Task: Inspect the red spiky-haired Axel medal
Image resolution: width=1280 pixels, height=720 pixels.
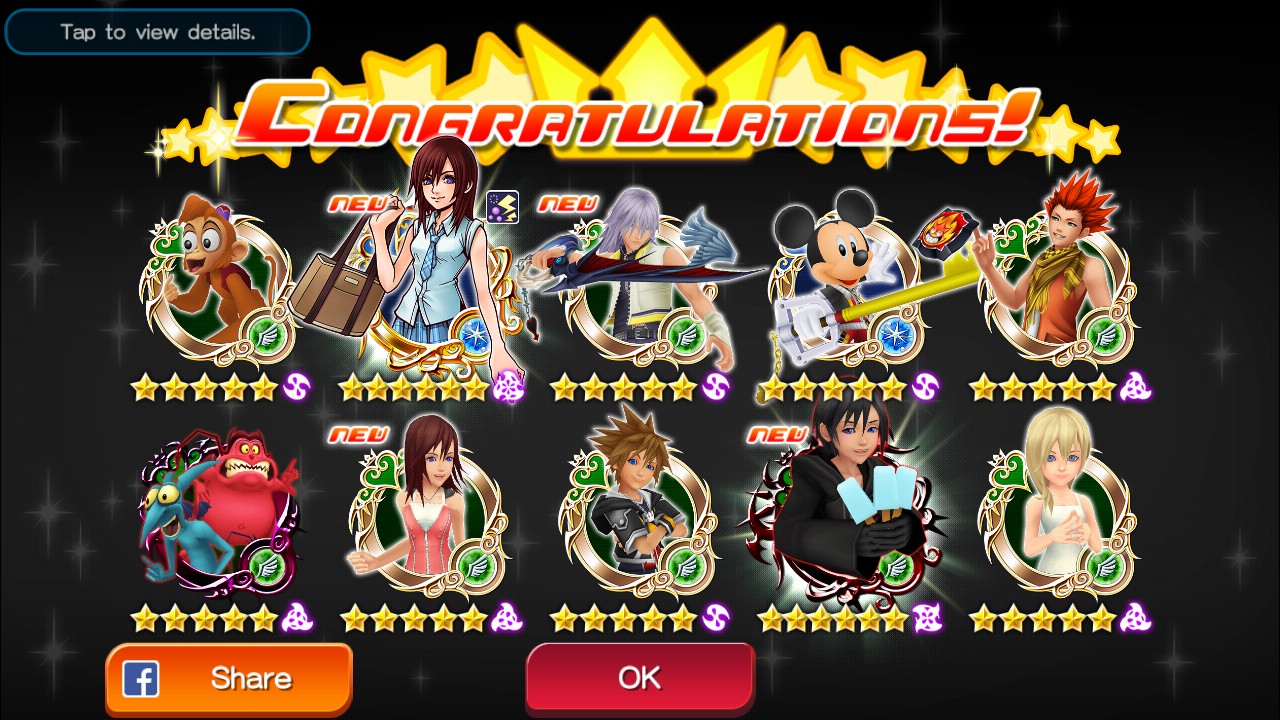Action: tap(1057, 285)
